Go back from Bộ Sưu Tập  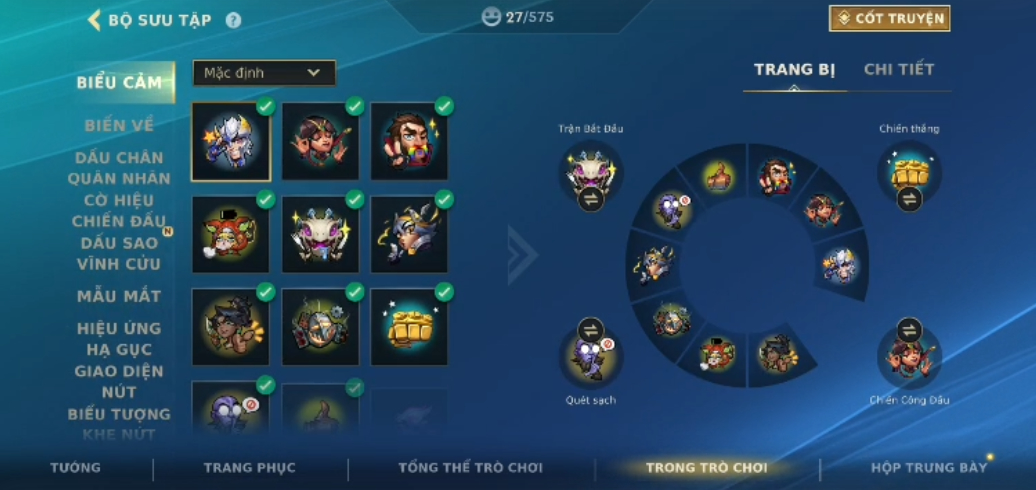(x=95, y=20)
